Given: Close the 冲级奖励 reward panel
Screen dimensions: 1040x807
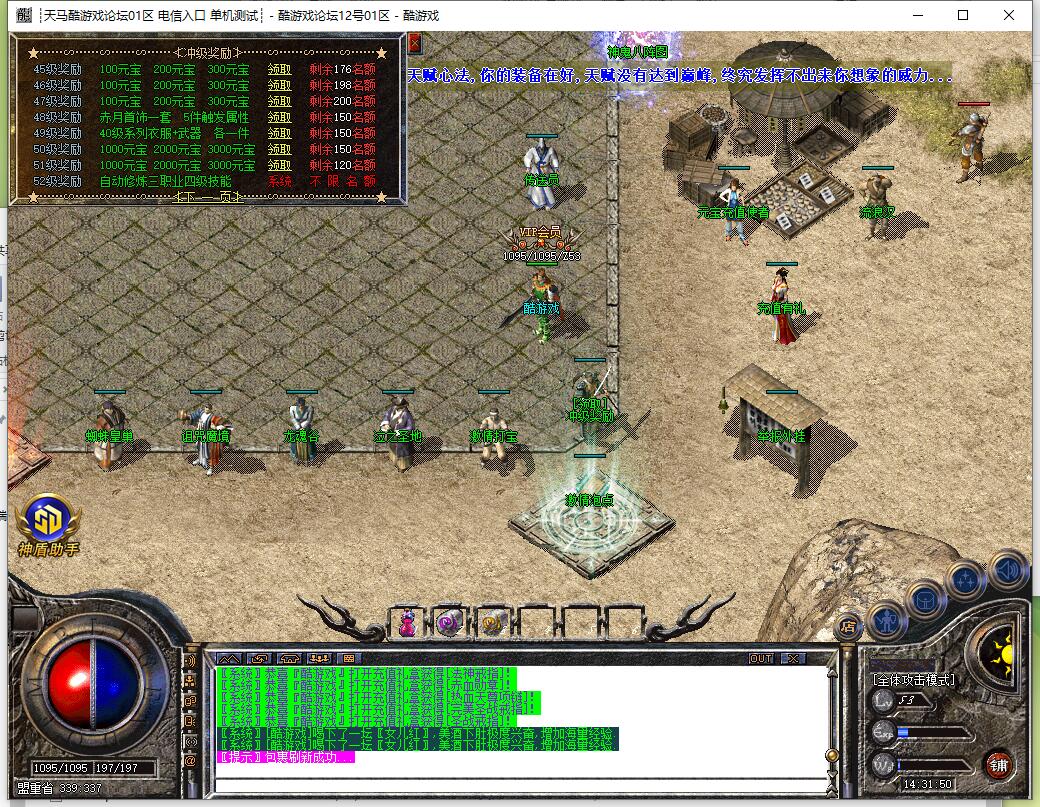Looking at the screenshot, I should pyautogui.click(x=414, y=43).
